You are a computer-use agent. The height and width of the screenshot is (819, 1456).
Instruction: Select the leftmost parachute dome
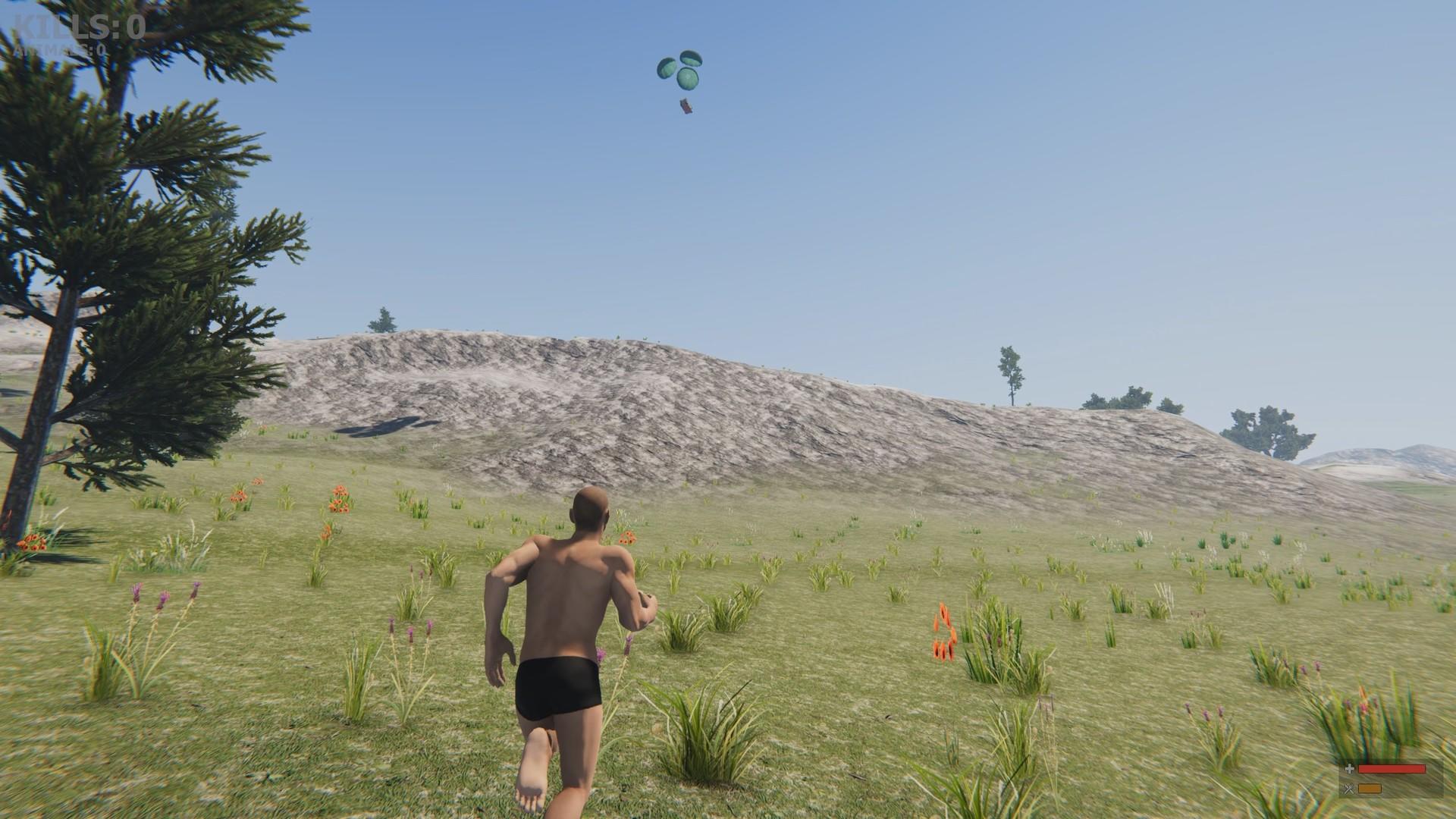667,69
